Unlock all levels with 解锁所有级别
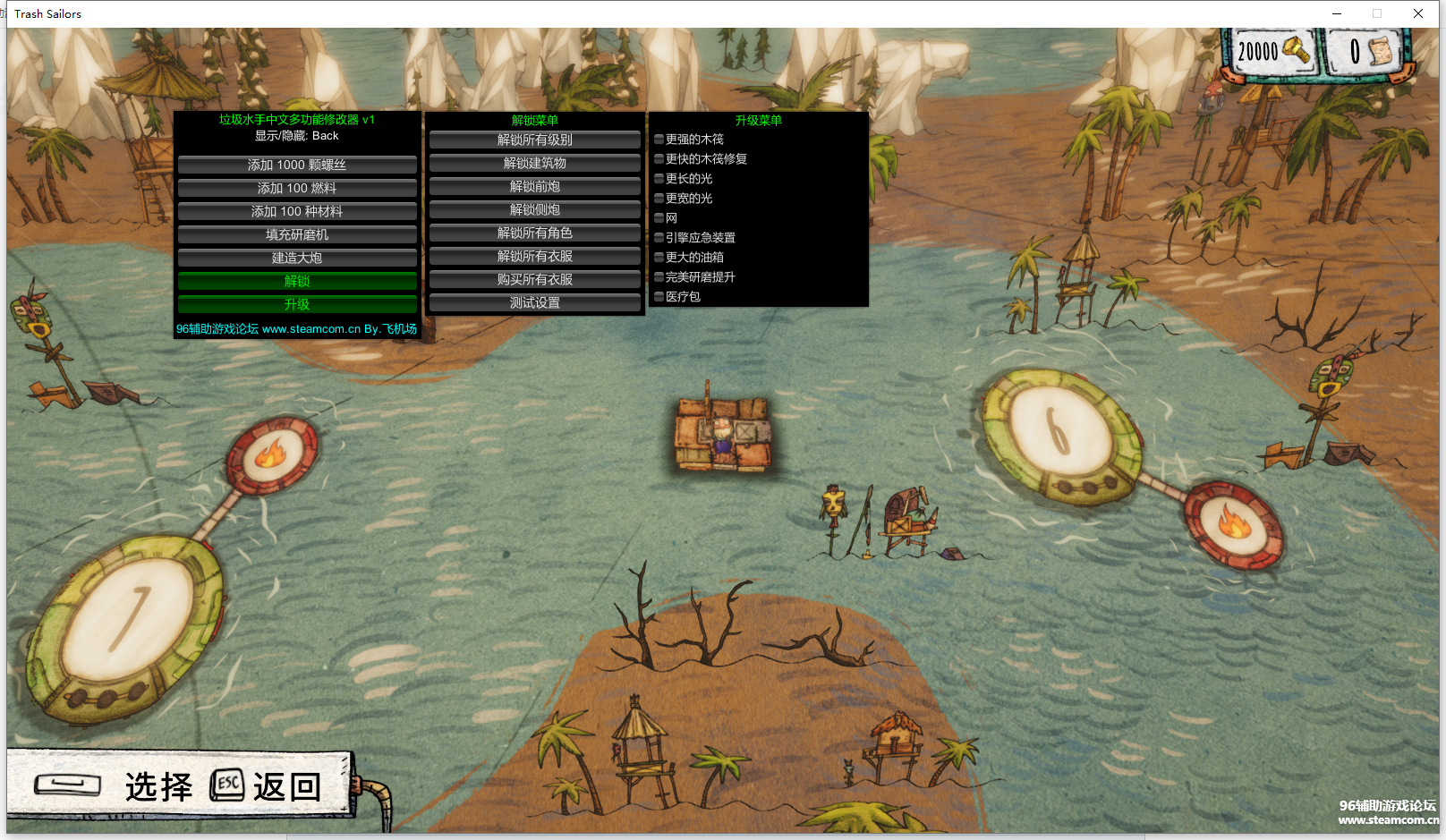Screen dimensions: 1446x840 coord(534,140)
